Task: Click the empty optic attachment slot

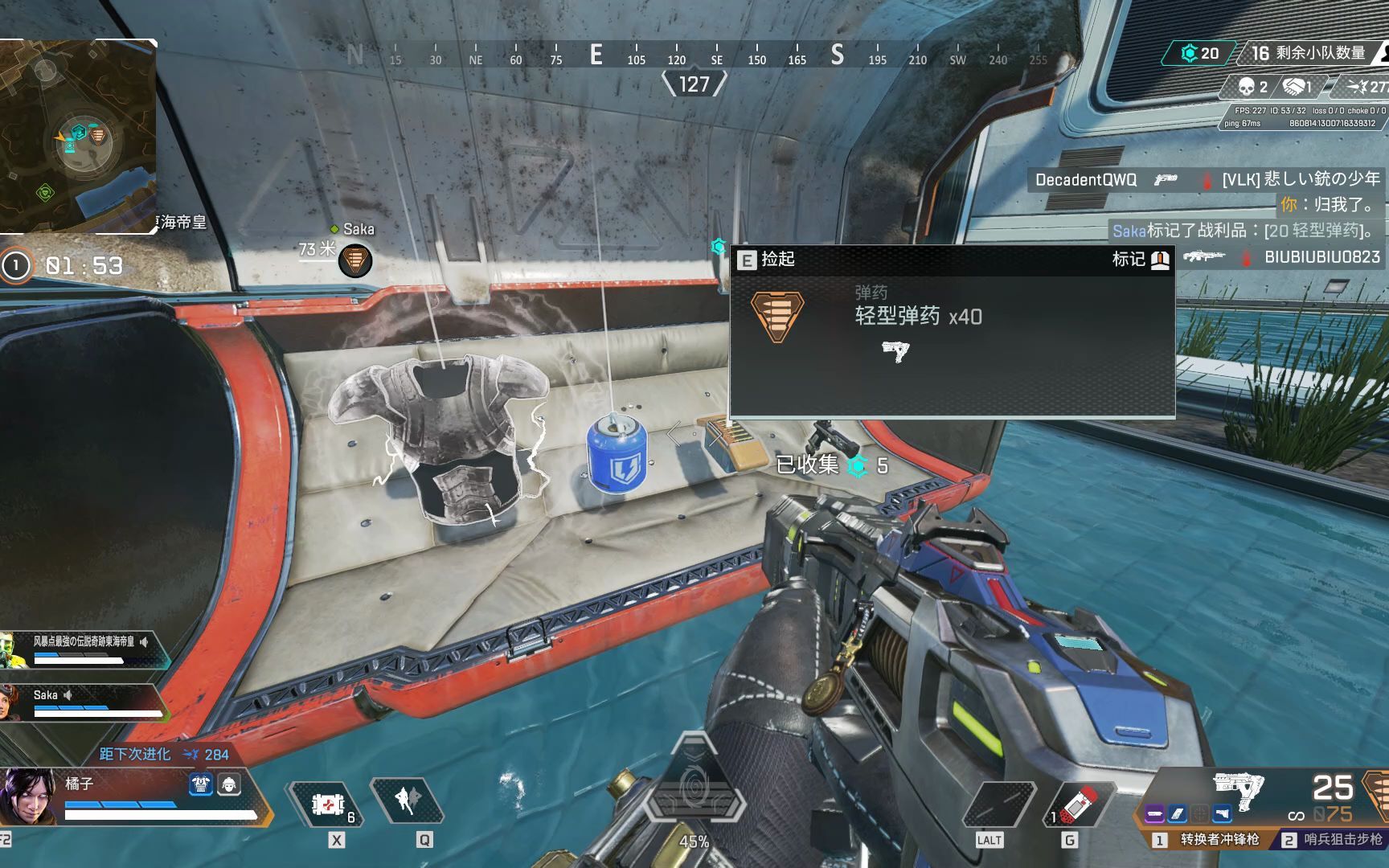Action: coord(1199,815)
